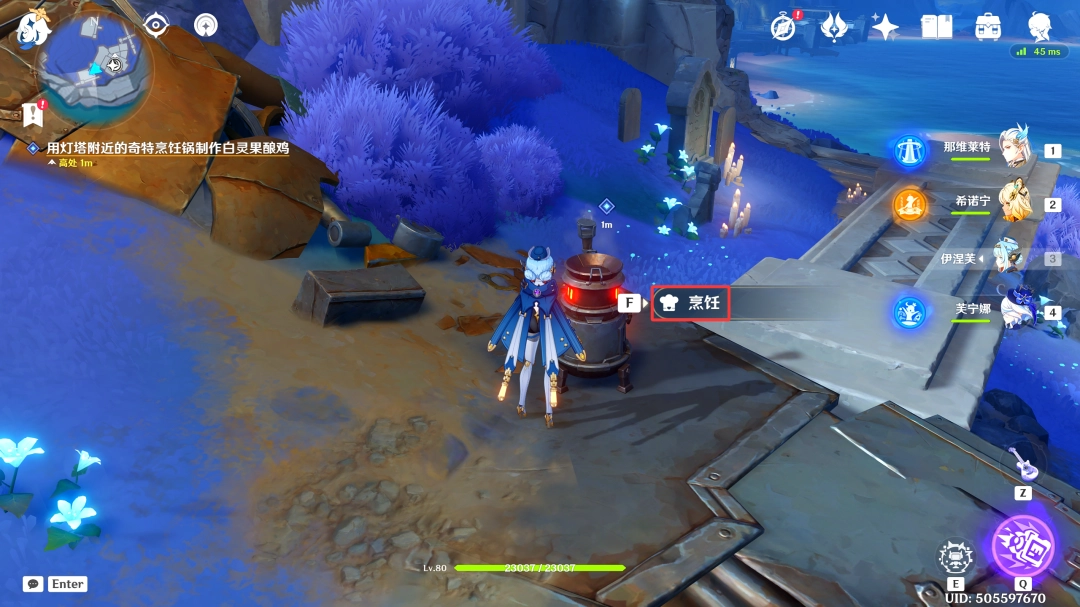Open the adventurer handbook book icon
Viewport: 1080px width, 607px height.
(936, 27)
